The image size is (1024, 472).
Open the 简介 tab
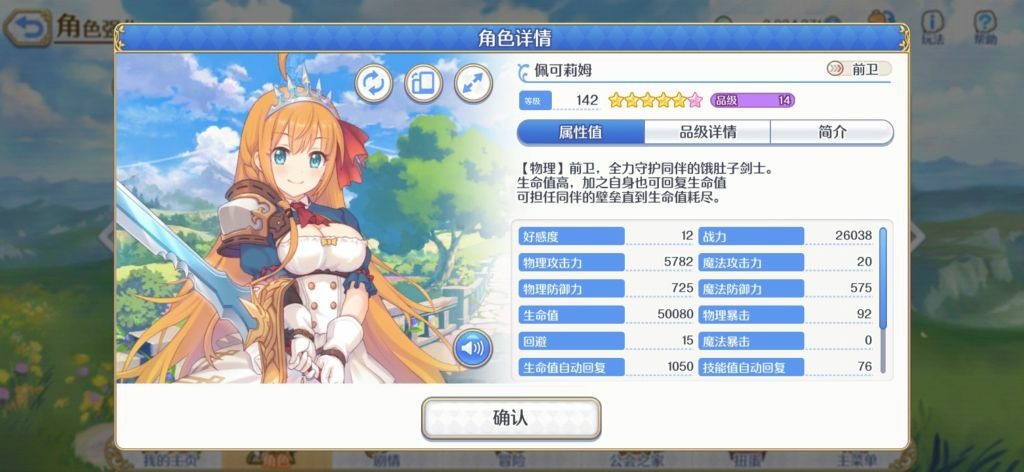pyautogui.click(x=831, y=133)
